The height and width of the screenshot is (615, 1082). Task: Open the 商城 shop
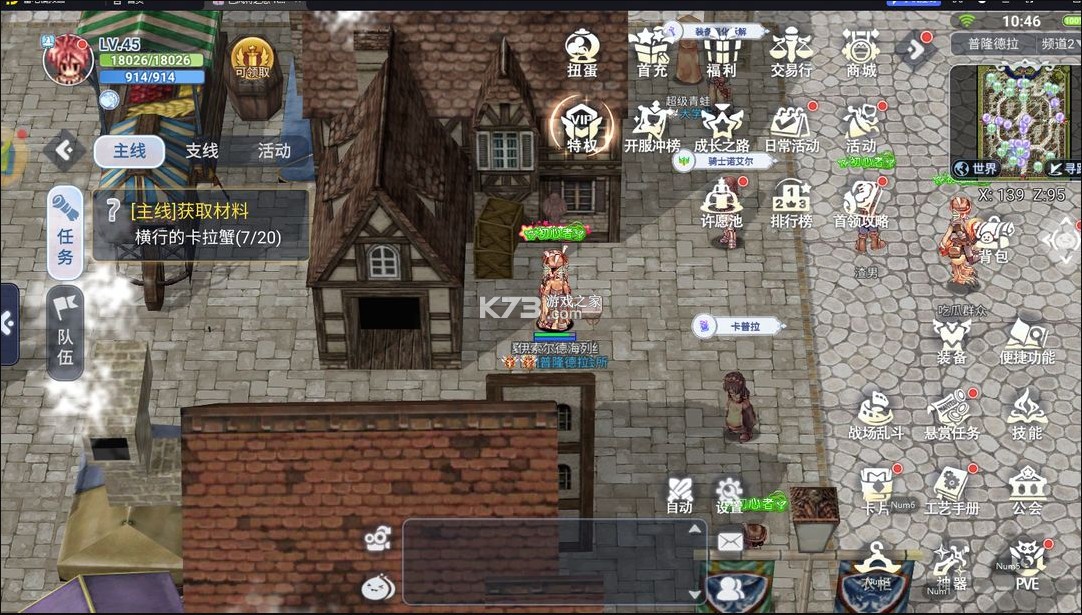point(860,54)
